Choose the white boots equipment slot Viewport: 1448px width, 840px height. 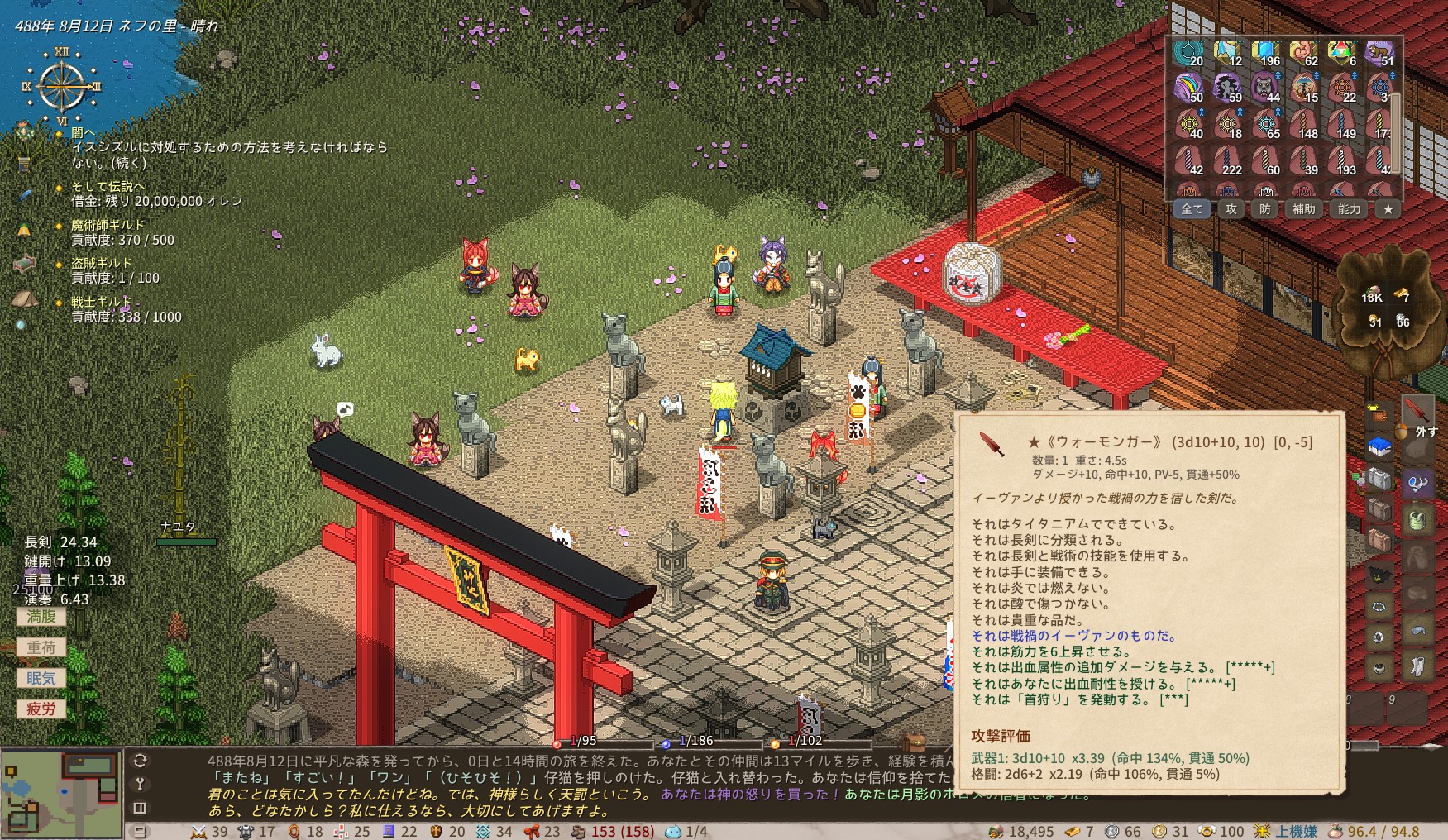click(1417, 666)
